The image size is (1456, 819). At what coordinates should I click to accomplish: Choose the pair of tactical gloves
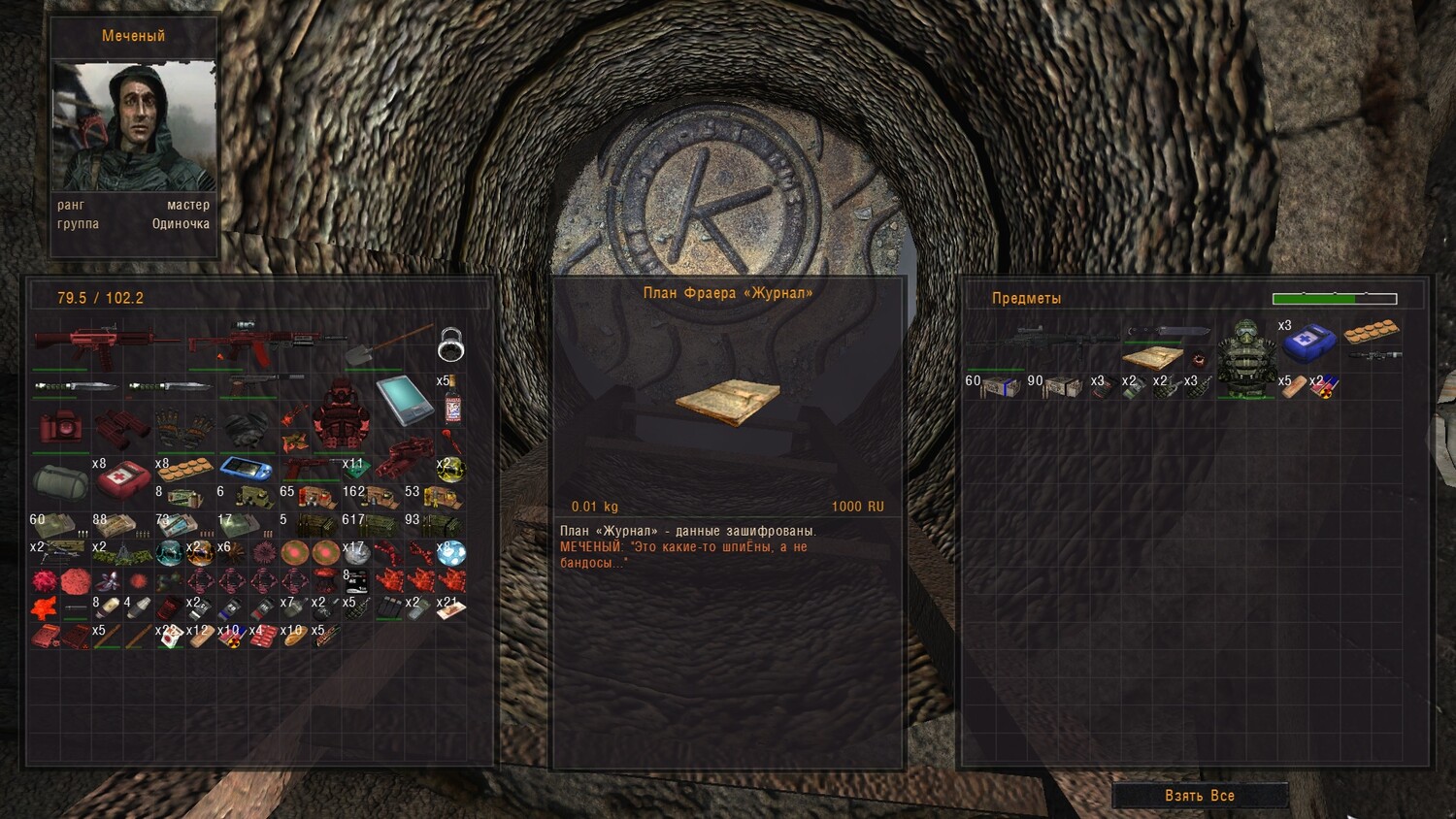pyautogui.click(x=184, y=428)
